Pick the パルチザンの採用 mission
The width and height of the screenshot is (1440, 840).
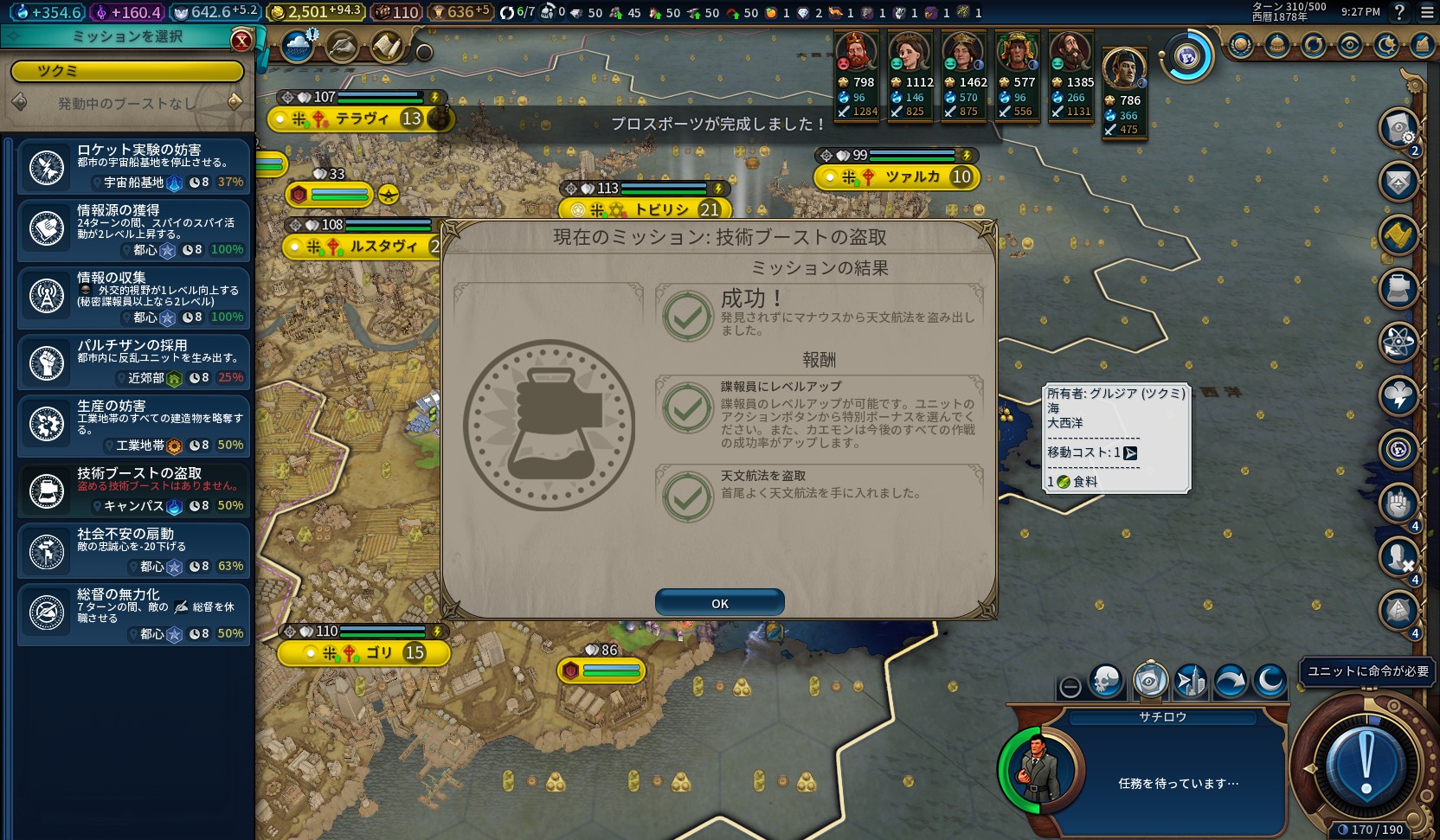point(134,362)
